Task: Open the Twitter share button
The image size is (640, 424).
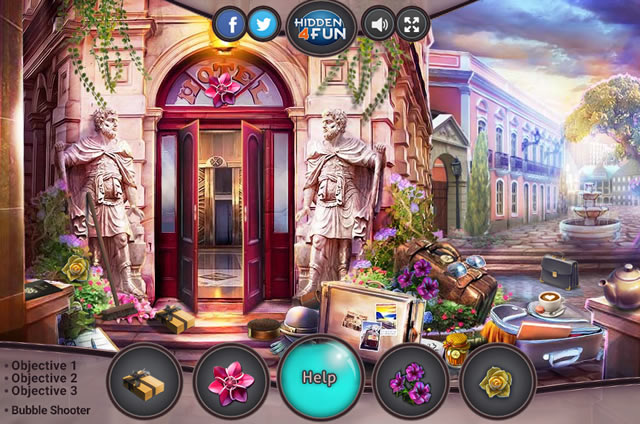Action: coord(264,24)
